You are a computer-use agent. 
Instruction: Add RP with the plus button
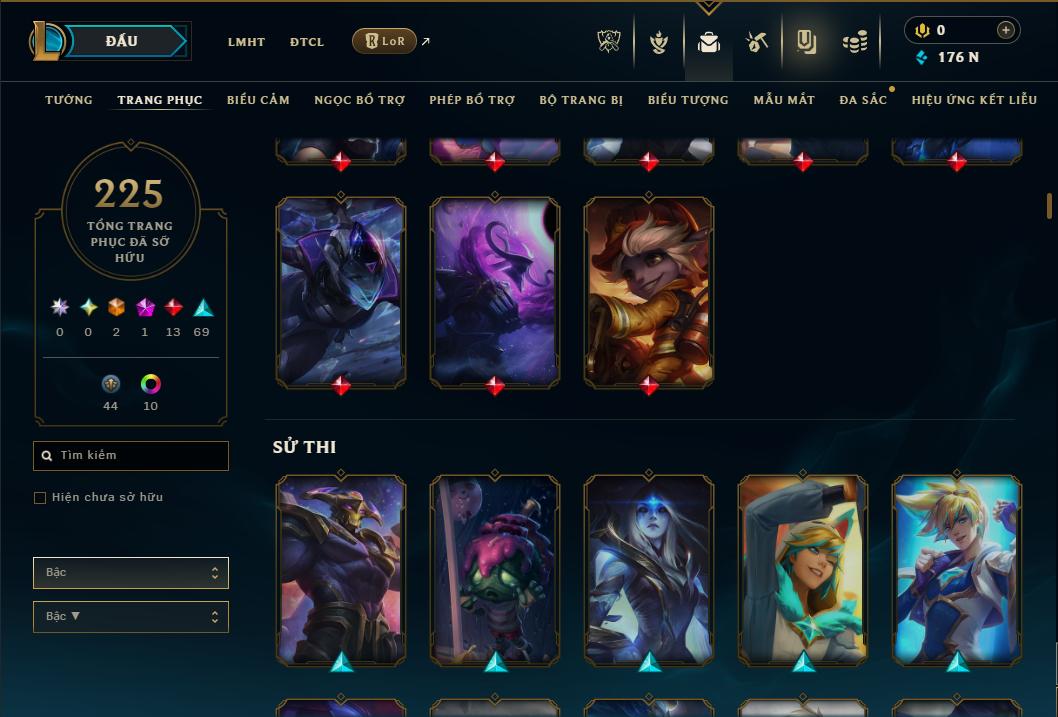[1006, 31]
